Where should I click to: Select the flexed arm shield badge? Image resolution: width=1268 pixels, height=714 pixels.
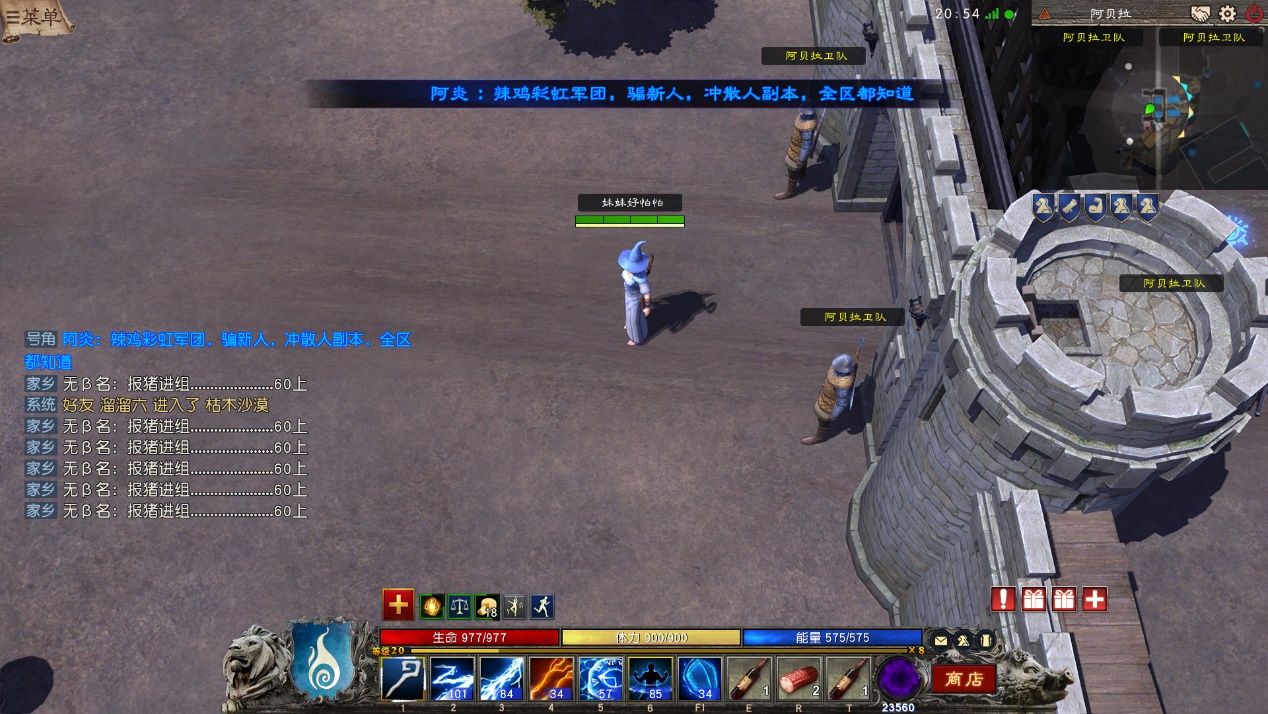pyautogui.click(x=1095, y=207)
